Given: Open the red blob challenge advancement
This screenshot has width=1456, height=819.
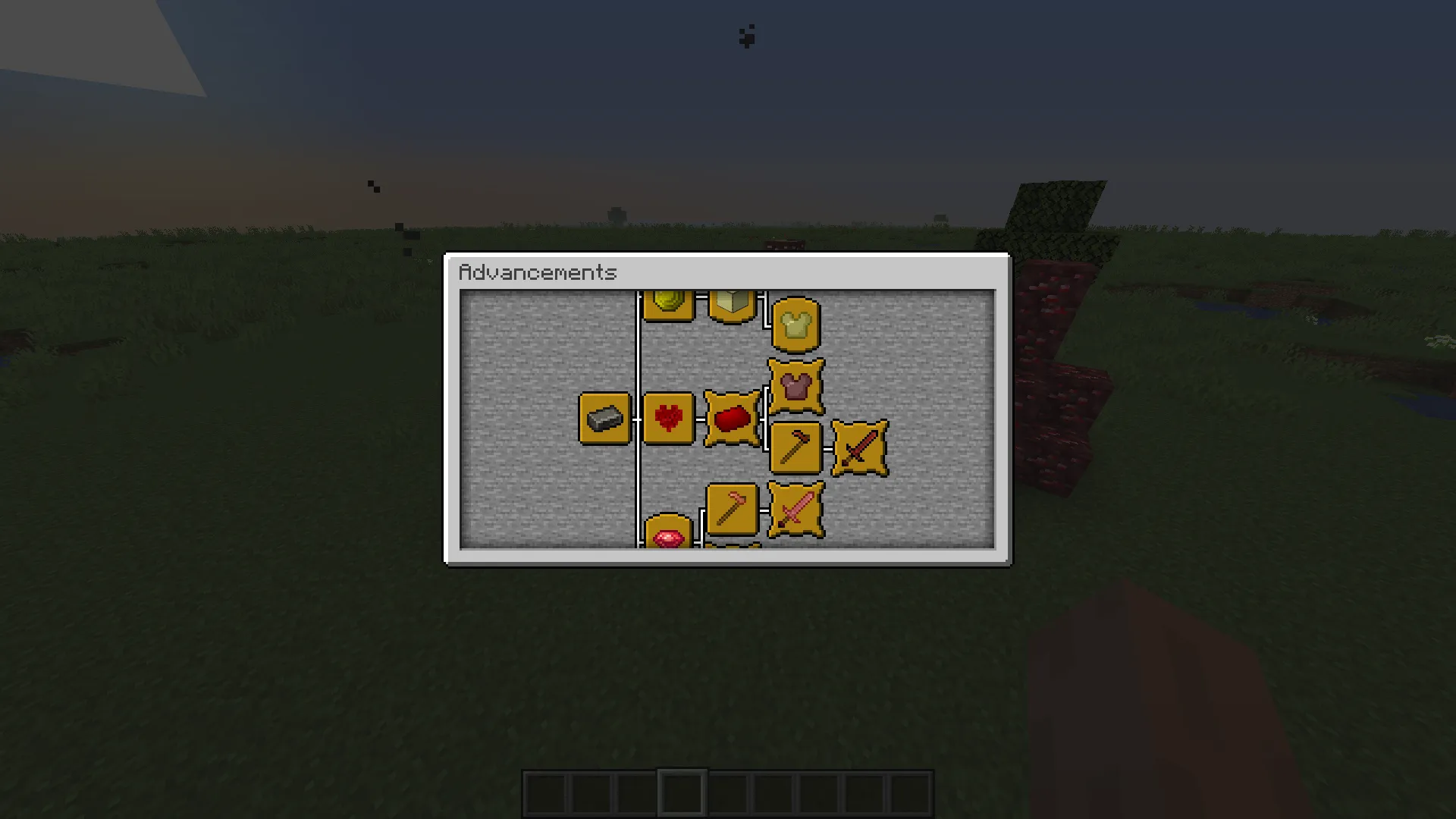Looking at the screenshot, I should click(x=733, y=417).
